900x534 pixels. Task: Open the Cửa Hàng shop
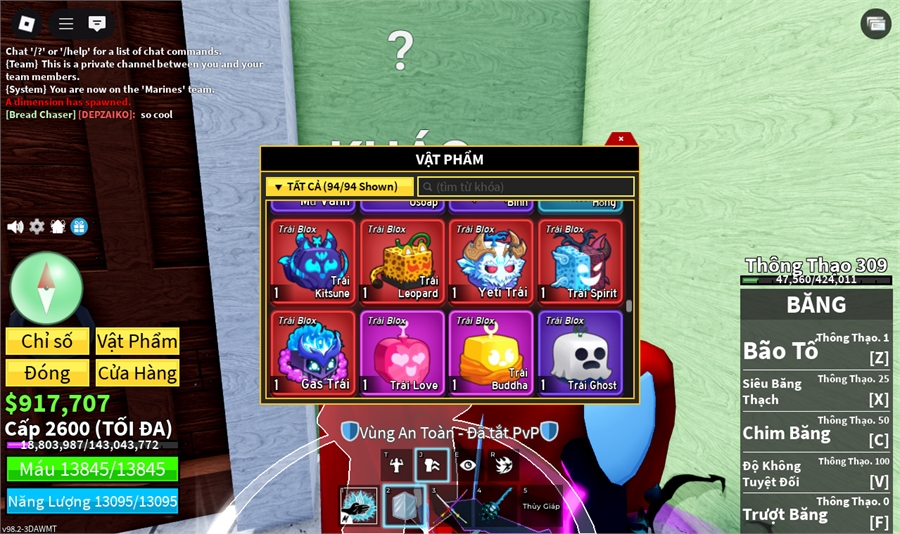pyautogui.click(x=137, y=373)
